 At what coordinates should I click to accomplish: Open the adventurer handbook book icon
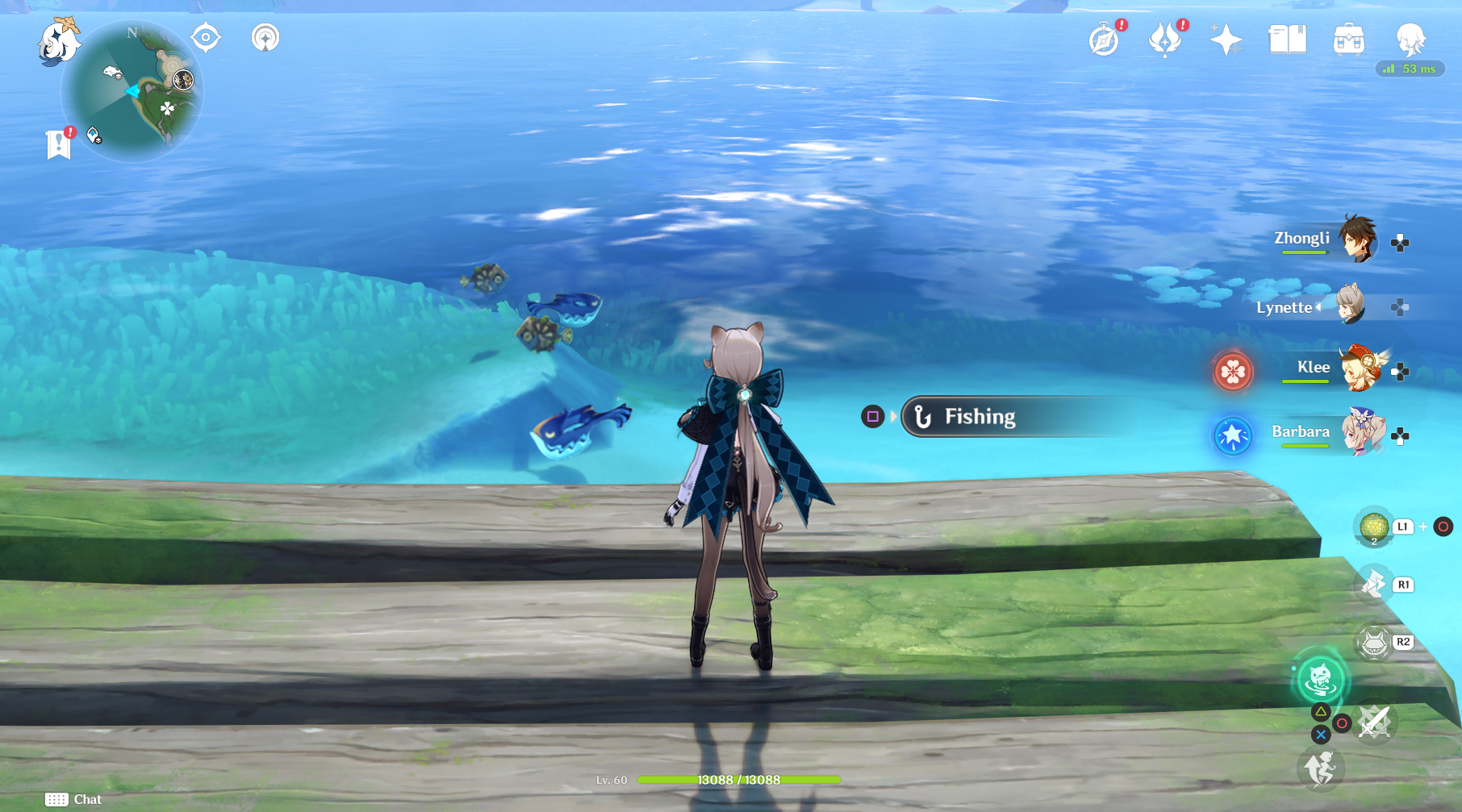1287,40
